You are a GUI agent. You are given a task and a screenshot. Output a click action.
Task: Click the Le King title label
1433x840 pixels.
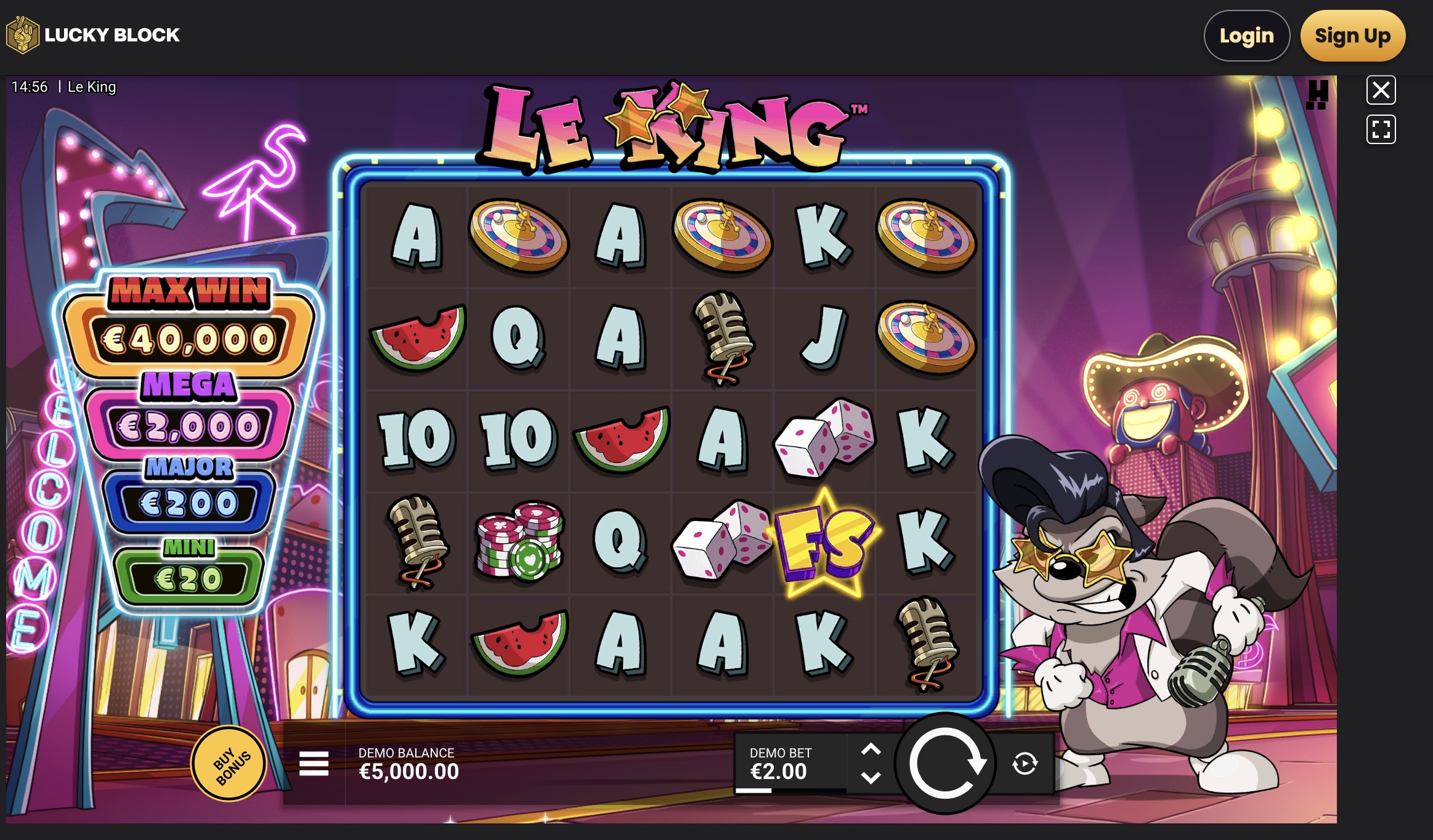(91, 87)
